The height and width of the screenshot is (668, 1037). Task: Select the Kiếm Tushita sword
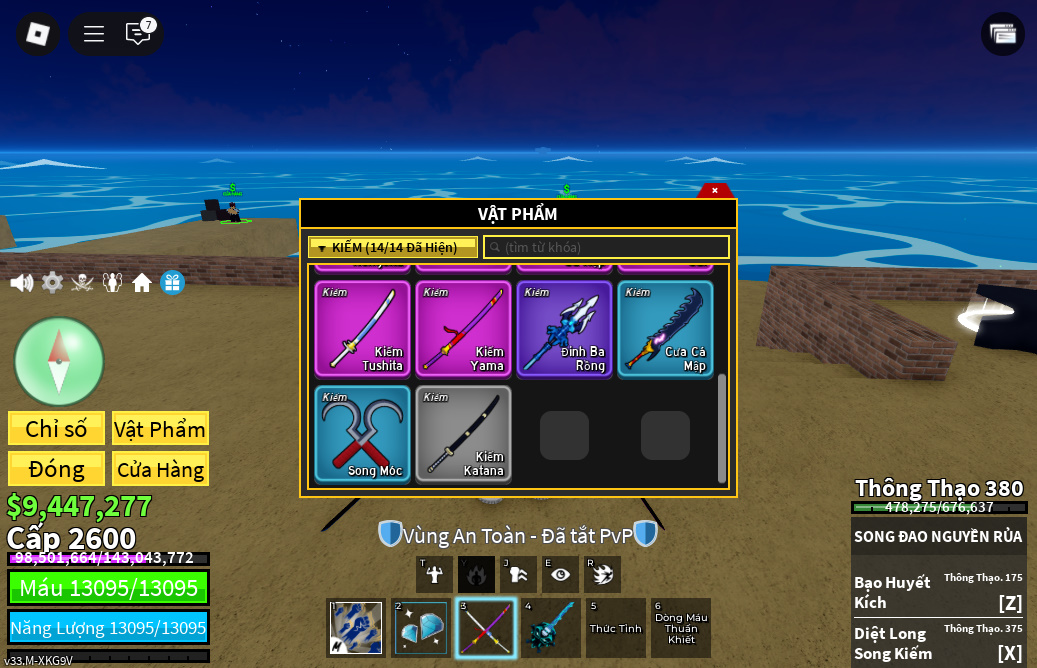(363, 328)
